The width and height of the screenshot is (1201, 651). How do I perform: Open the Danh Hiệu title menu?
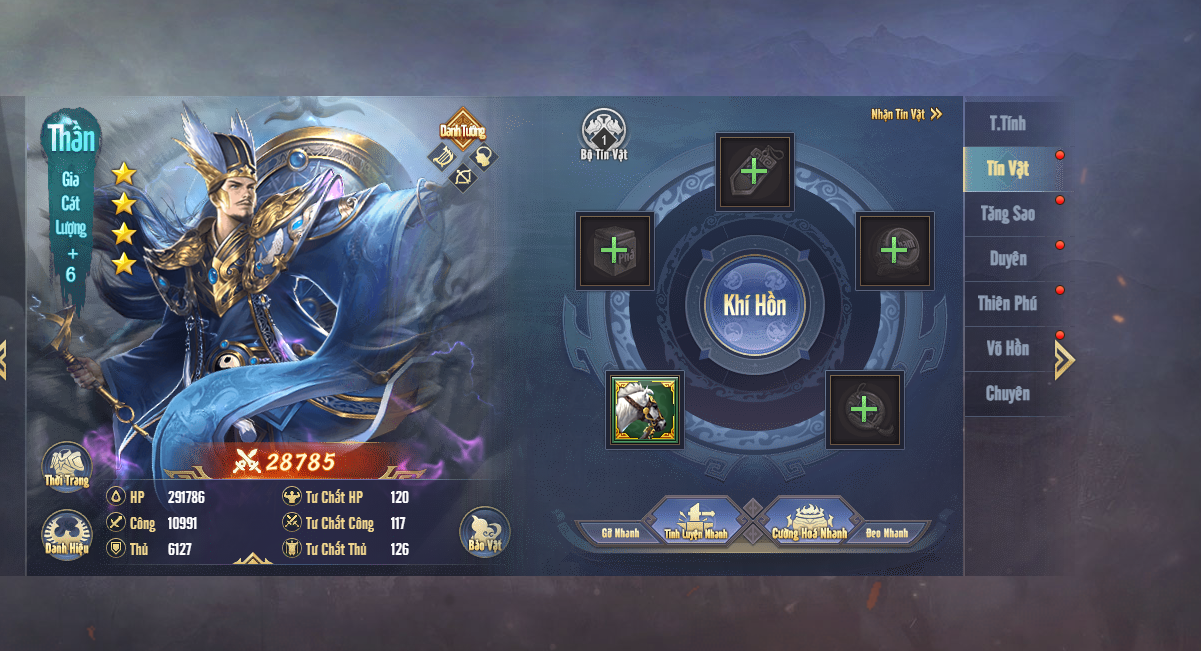pos(67,533)
